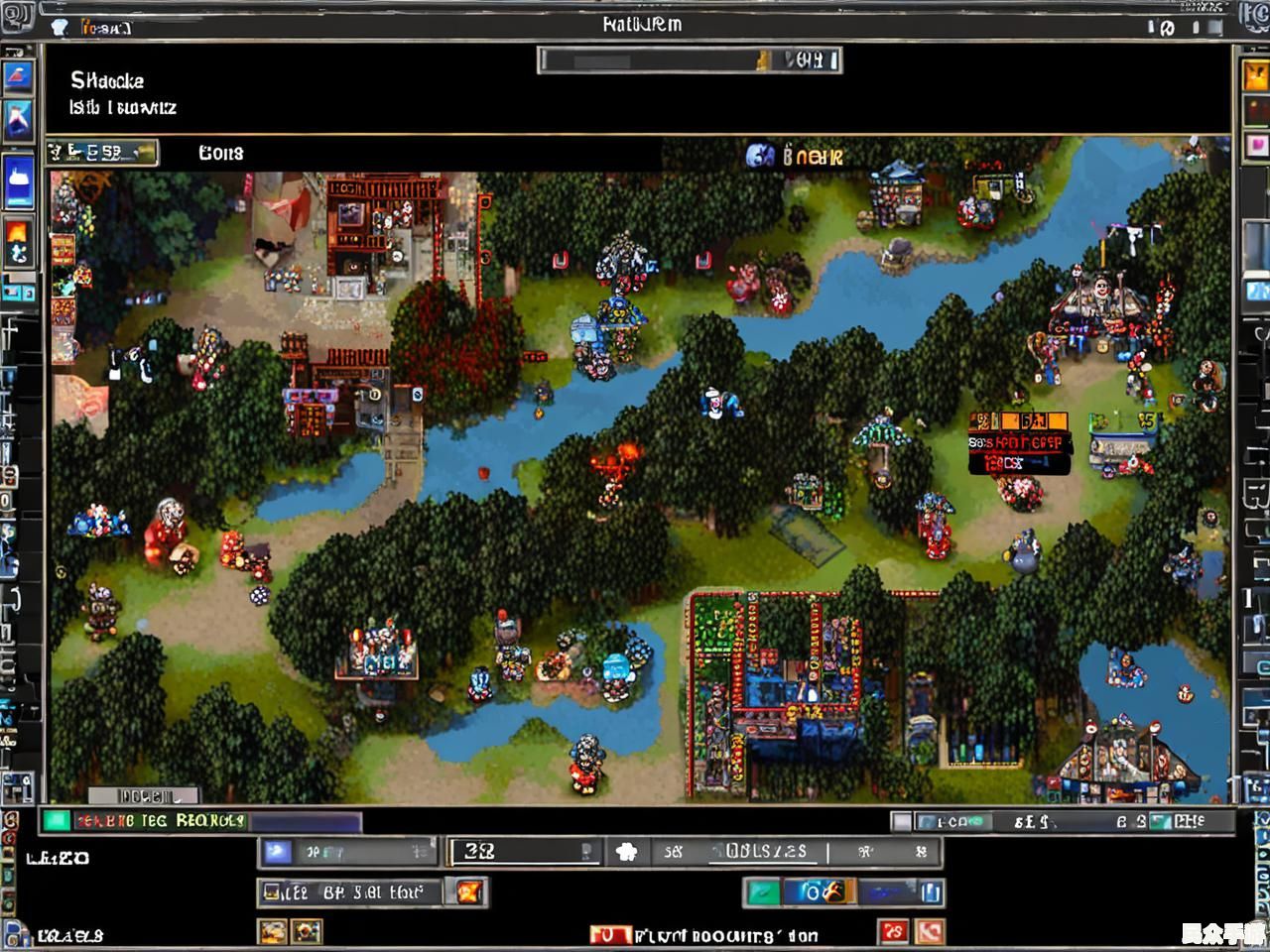This screenshot has height=952, width=1270.
Task: Open the blue emblem beside the orange label
Action: (760, 155)
